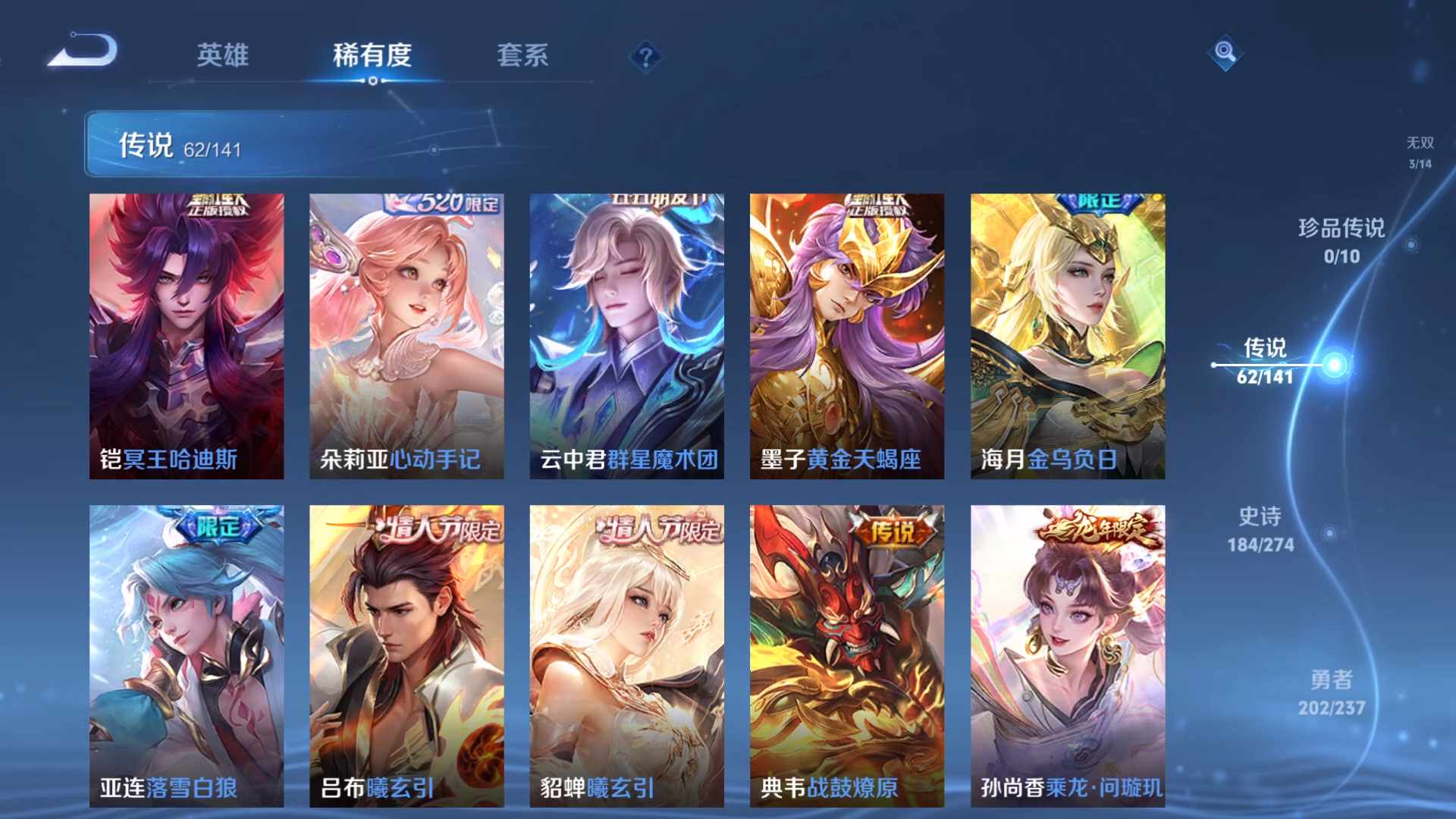
Task: Select the 稀有度 tab
Action: 372,55
